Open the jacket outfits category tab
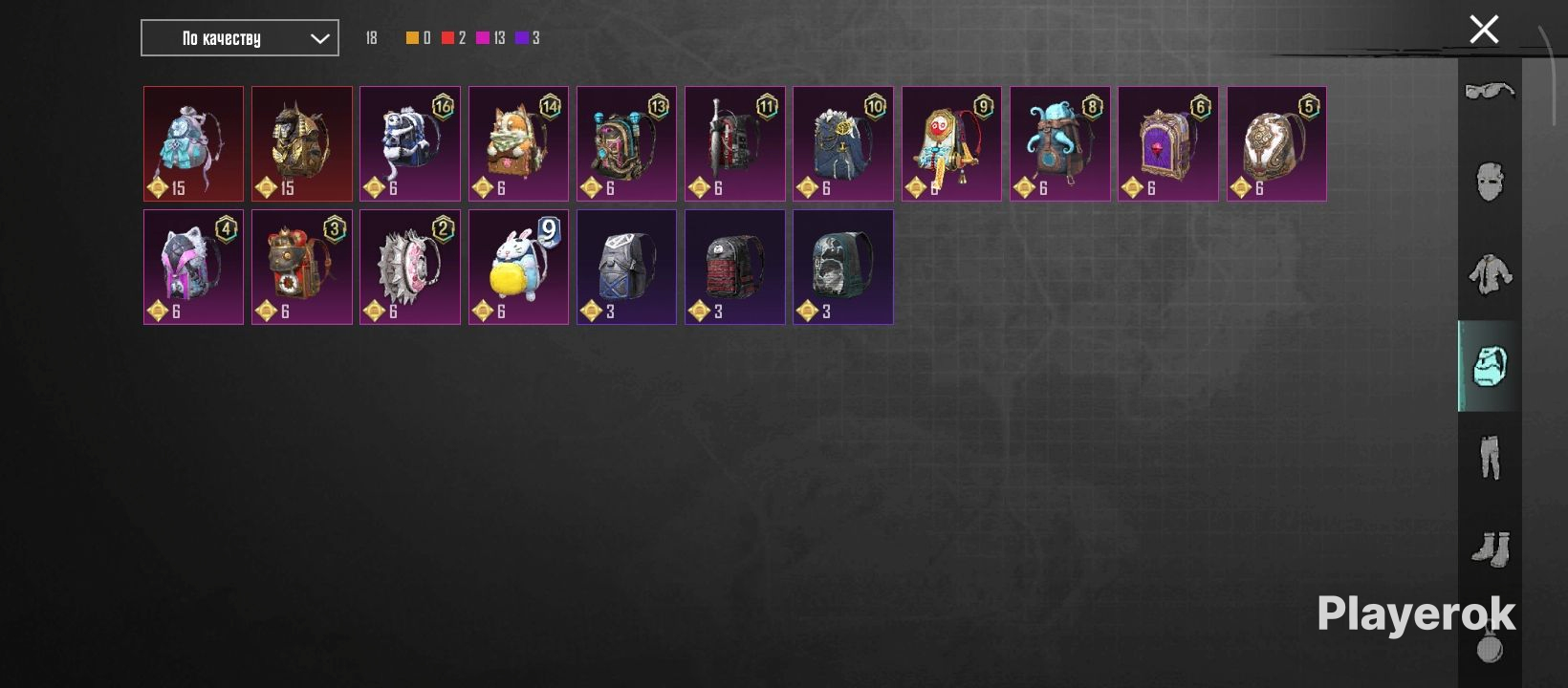1568x688 pixels. 1490,274
